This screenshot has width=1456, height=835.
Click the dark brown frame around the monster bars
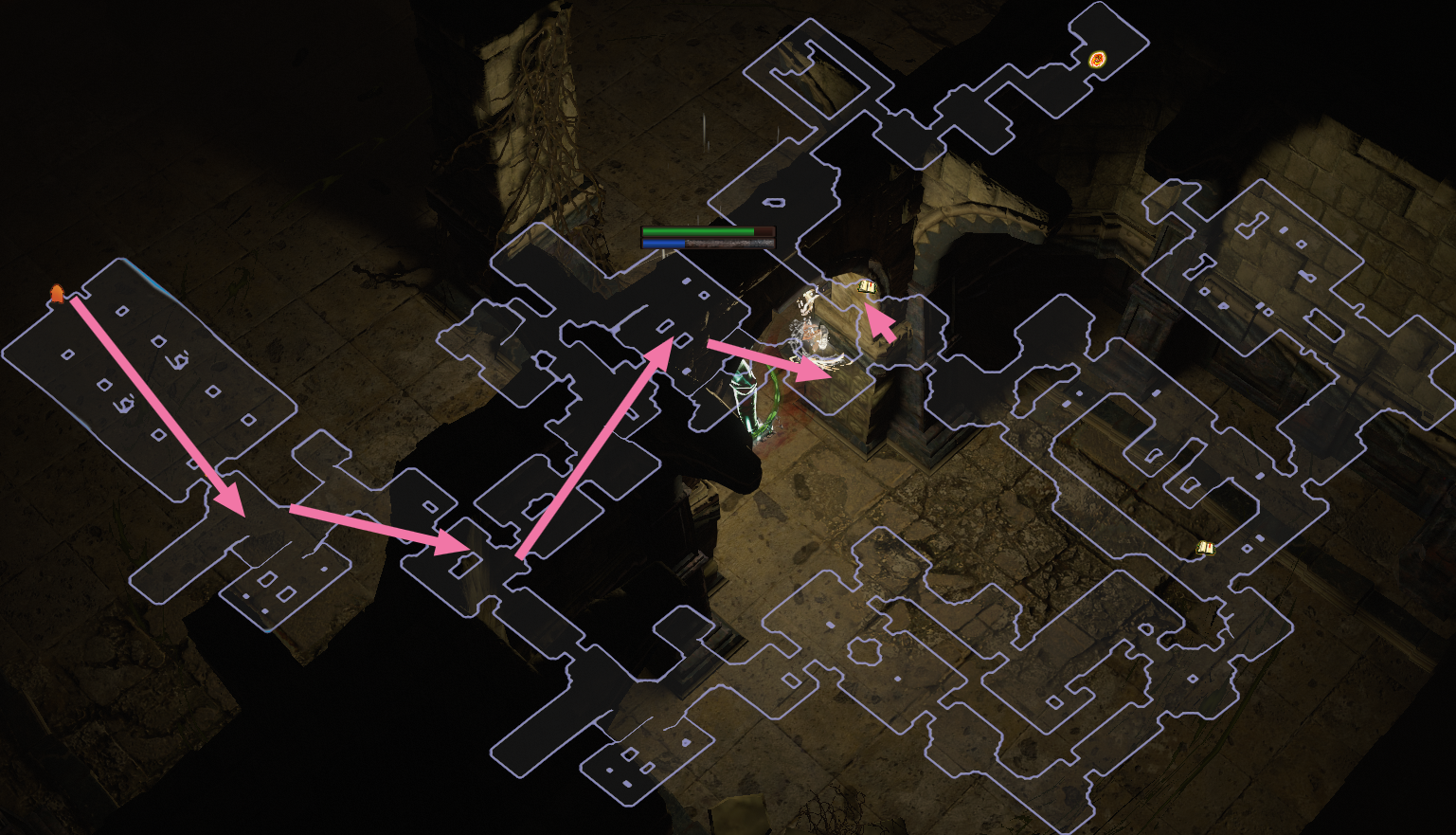(710, 237)
